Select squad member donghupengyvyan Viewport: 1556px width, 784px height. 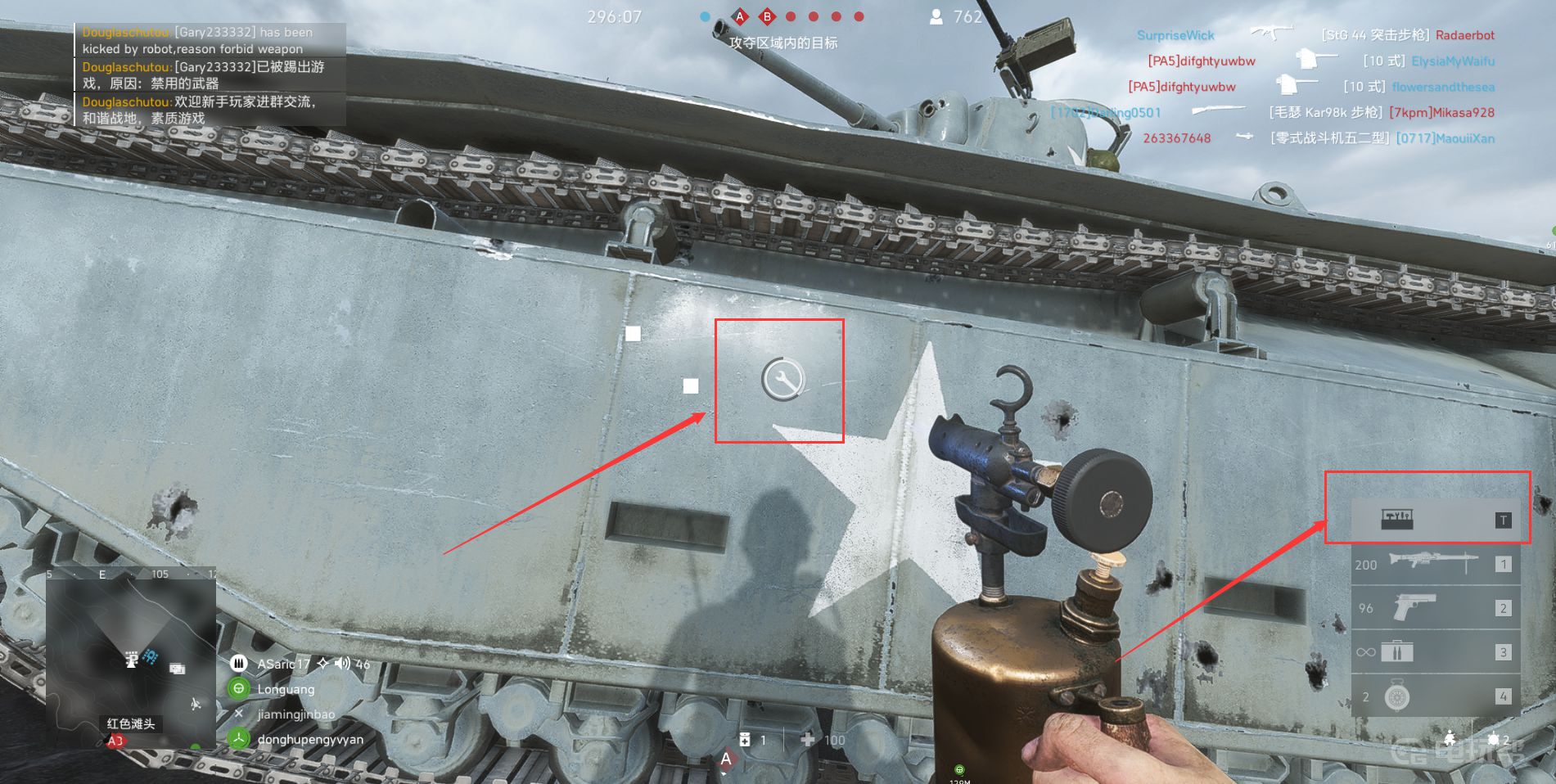pos(309,739)
